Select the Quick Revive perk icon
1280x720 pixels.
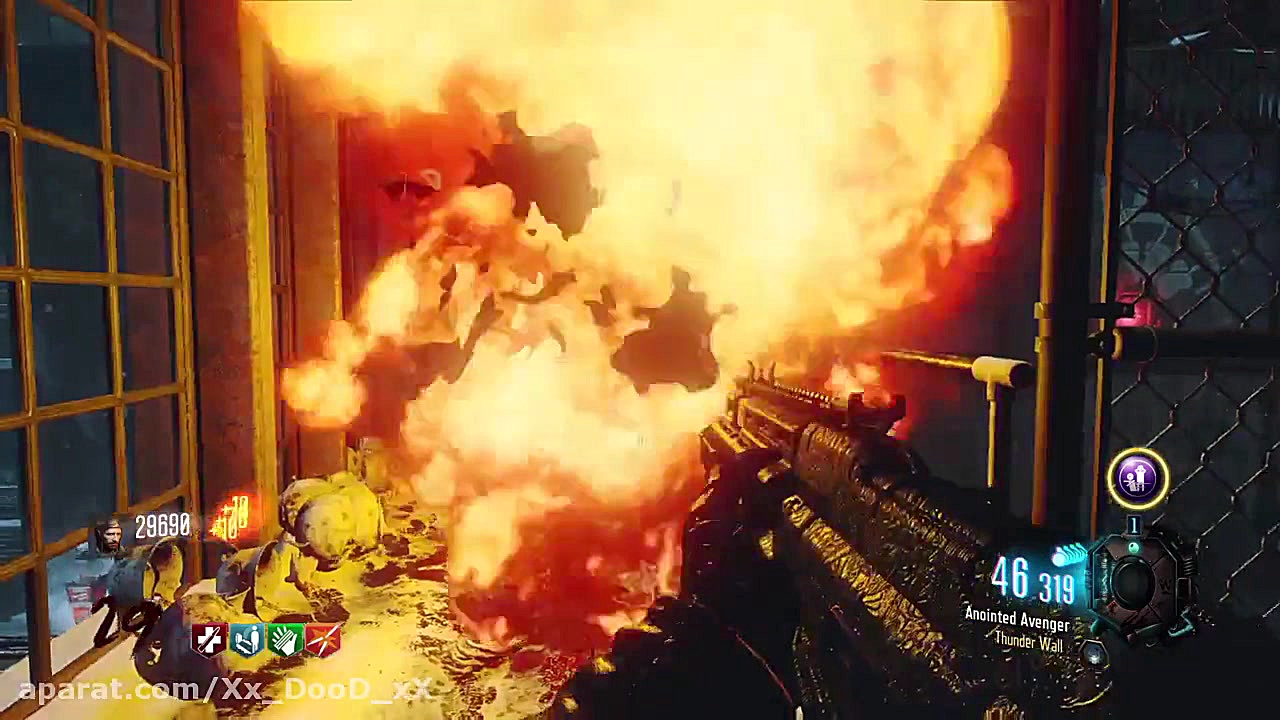(209, 639)
